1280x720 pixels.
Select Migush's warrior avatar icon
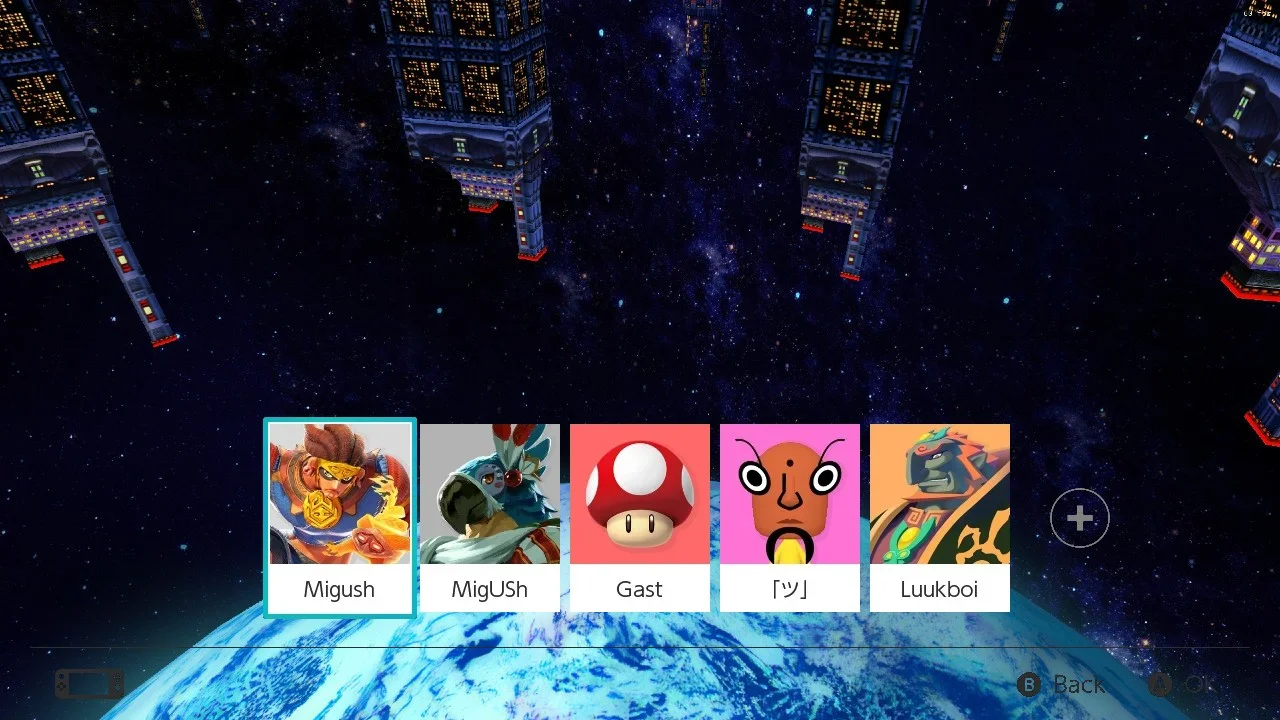click(x=339, y=495)
